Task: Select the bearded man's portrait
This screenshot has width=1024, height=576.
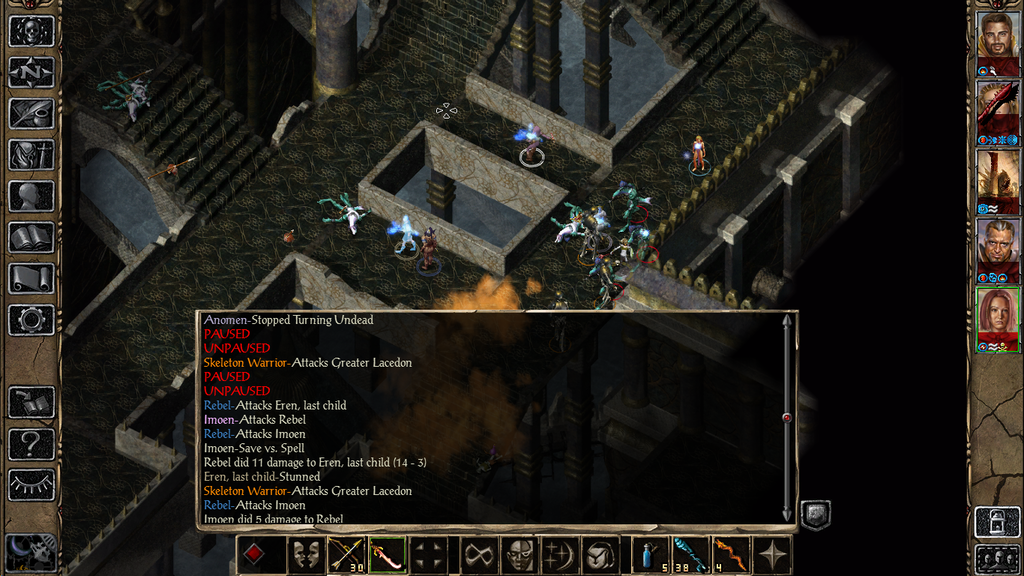Action: coord(997,37)
